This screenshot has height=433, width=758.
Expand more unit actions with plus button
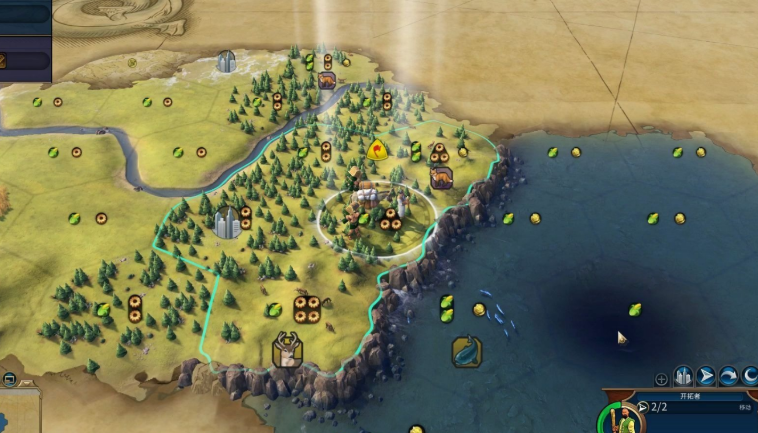click(x=661, y=379)
